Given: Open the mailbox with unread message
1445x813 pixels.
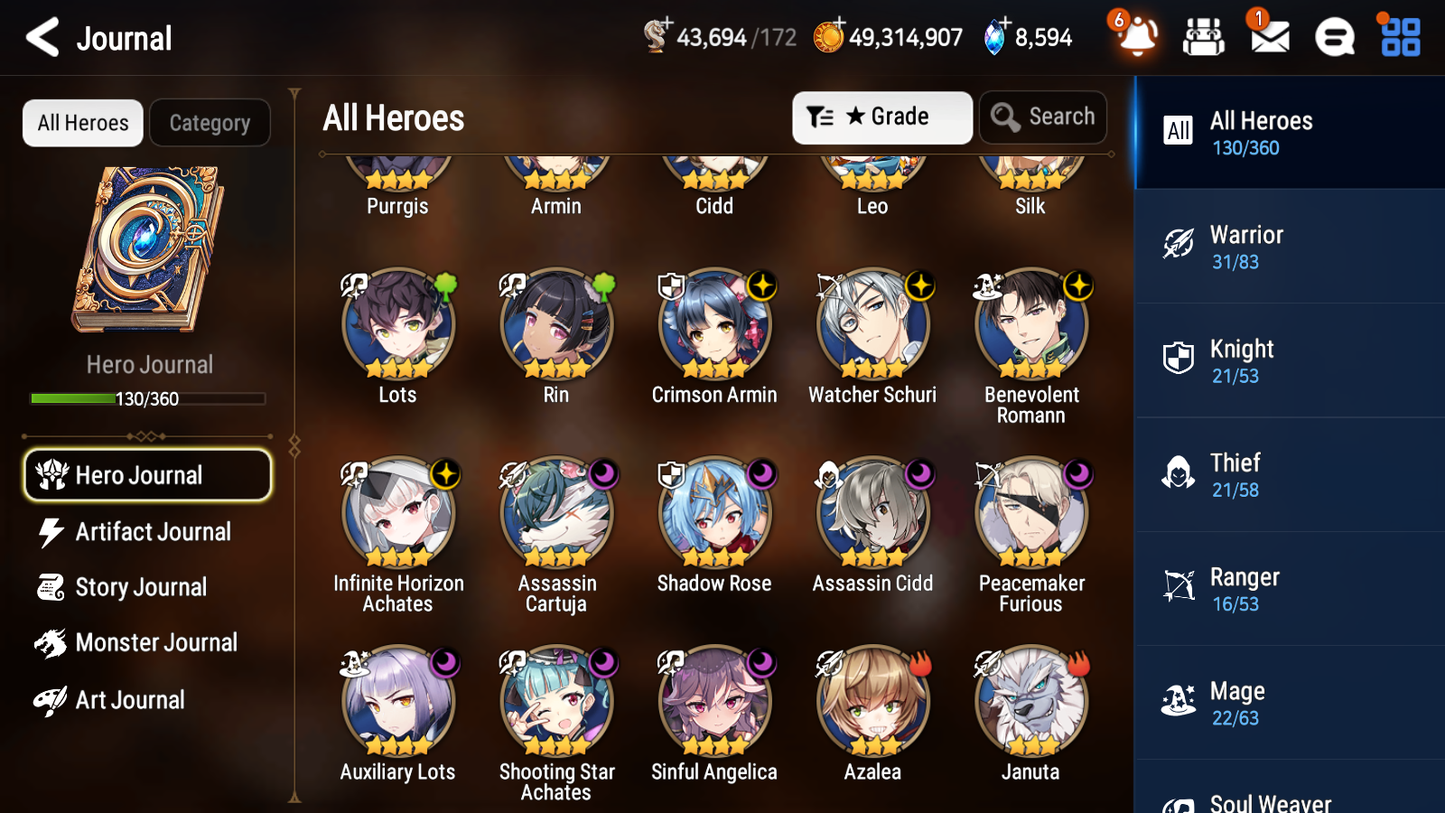Looking at the screenshot, I should [1269, 36].
